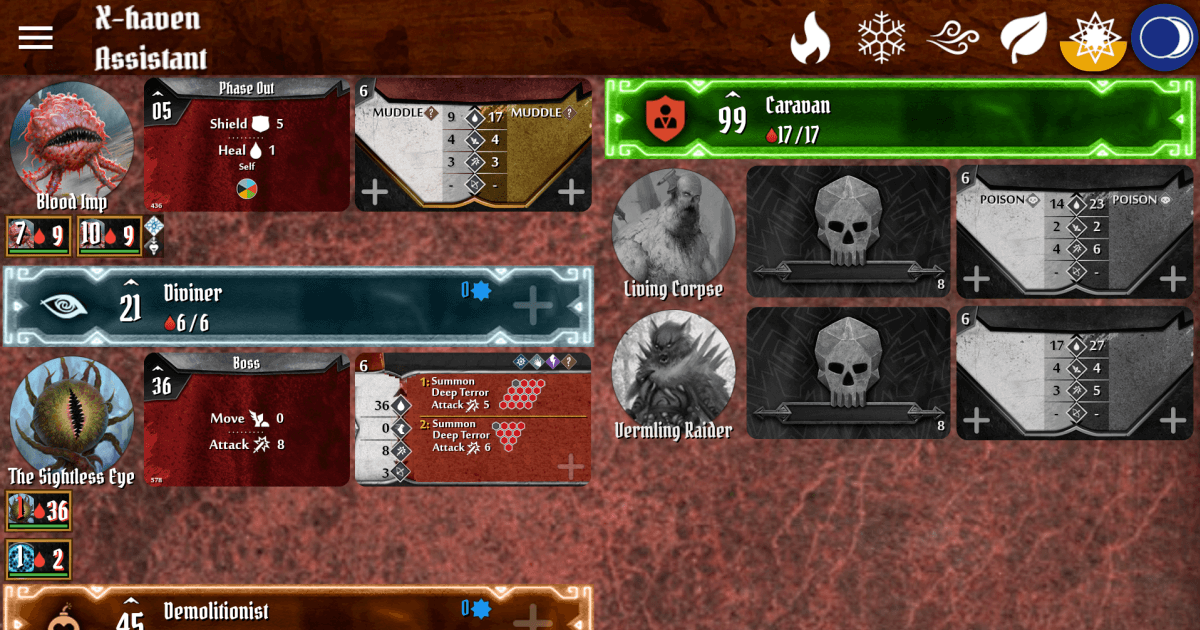
Task: Select the Living Corpse portrait
Action: (673, 228)
